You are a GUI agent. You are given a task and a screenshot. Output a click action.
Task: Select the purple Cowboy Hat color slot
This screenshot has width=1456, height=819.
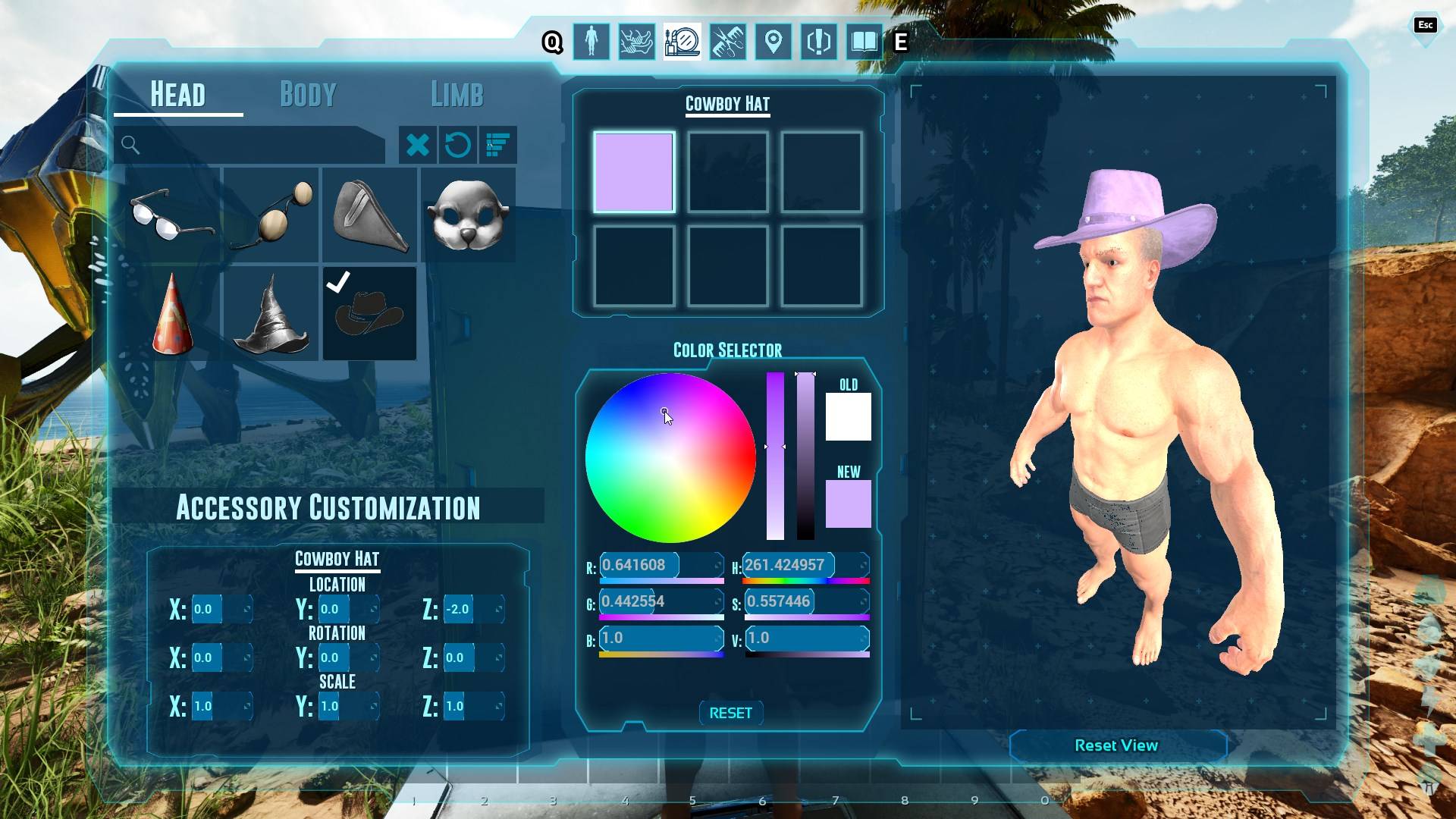tap(634, 173)
